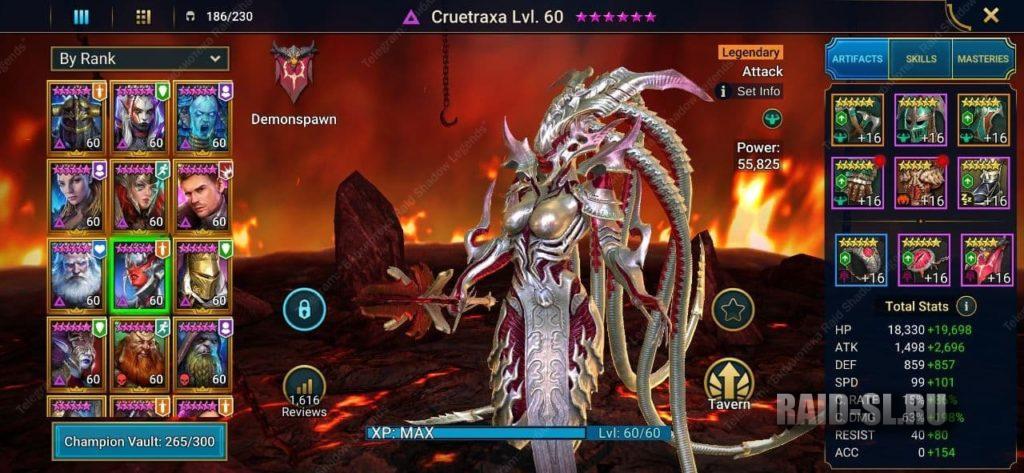The image size is (1024, 473).
Task: Switch to the grid view icon
Action: 143,16
